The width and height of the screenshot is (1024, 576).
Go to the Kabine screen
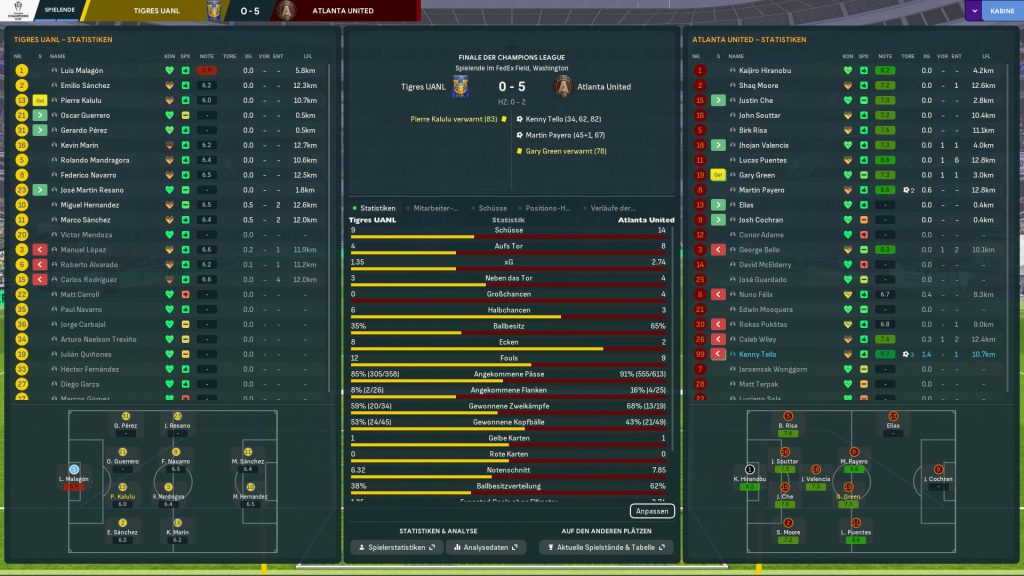pyautogui.click(x=999, y=10)
